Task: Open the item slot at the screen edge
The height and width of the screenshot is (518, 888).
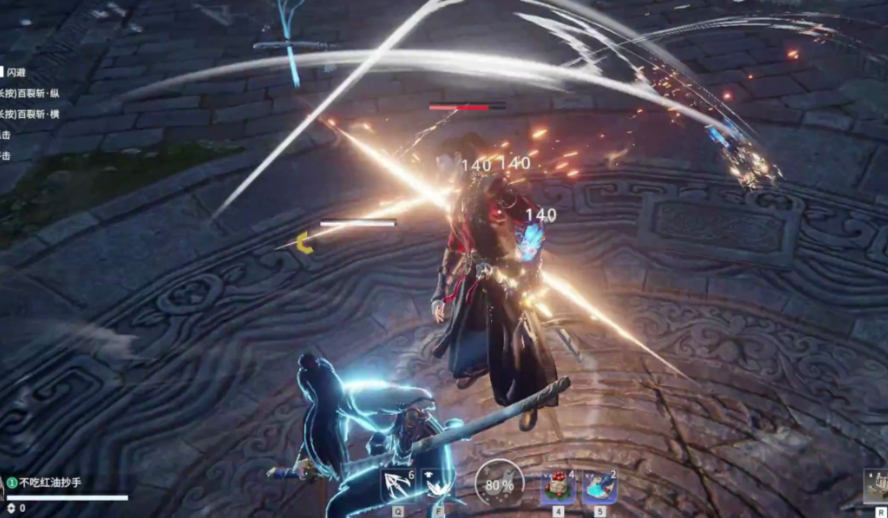Action: click(x=877, y=487)
